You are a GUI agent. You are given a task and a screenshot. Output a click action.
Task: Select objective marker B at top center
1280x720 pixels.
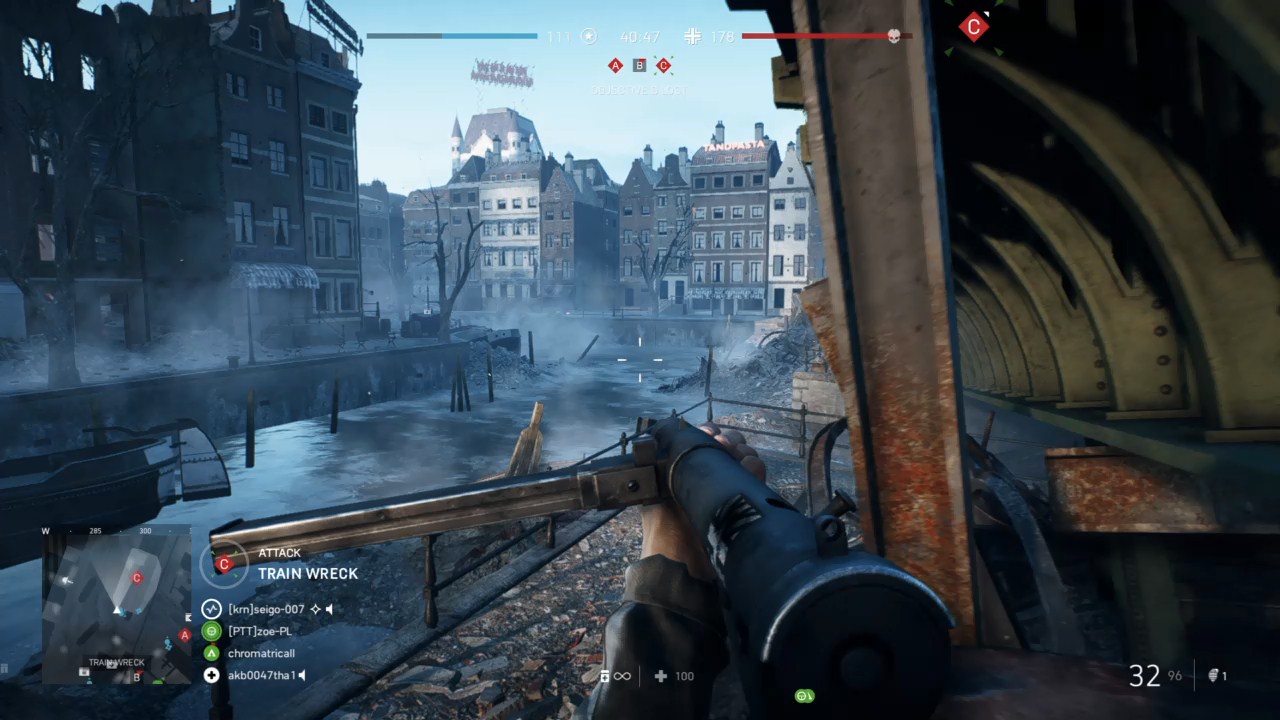639,65
